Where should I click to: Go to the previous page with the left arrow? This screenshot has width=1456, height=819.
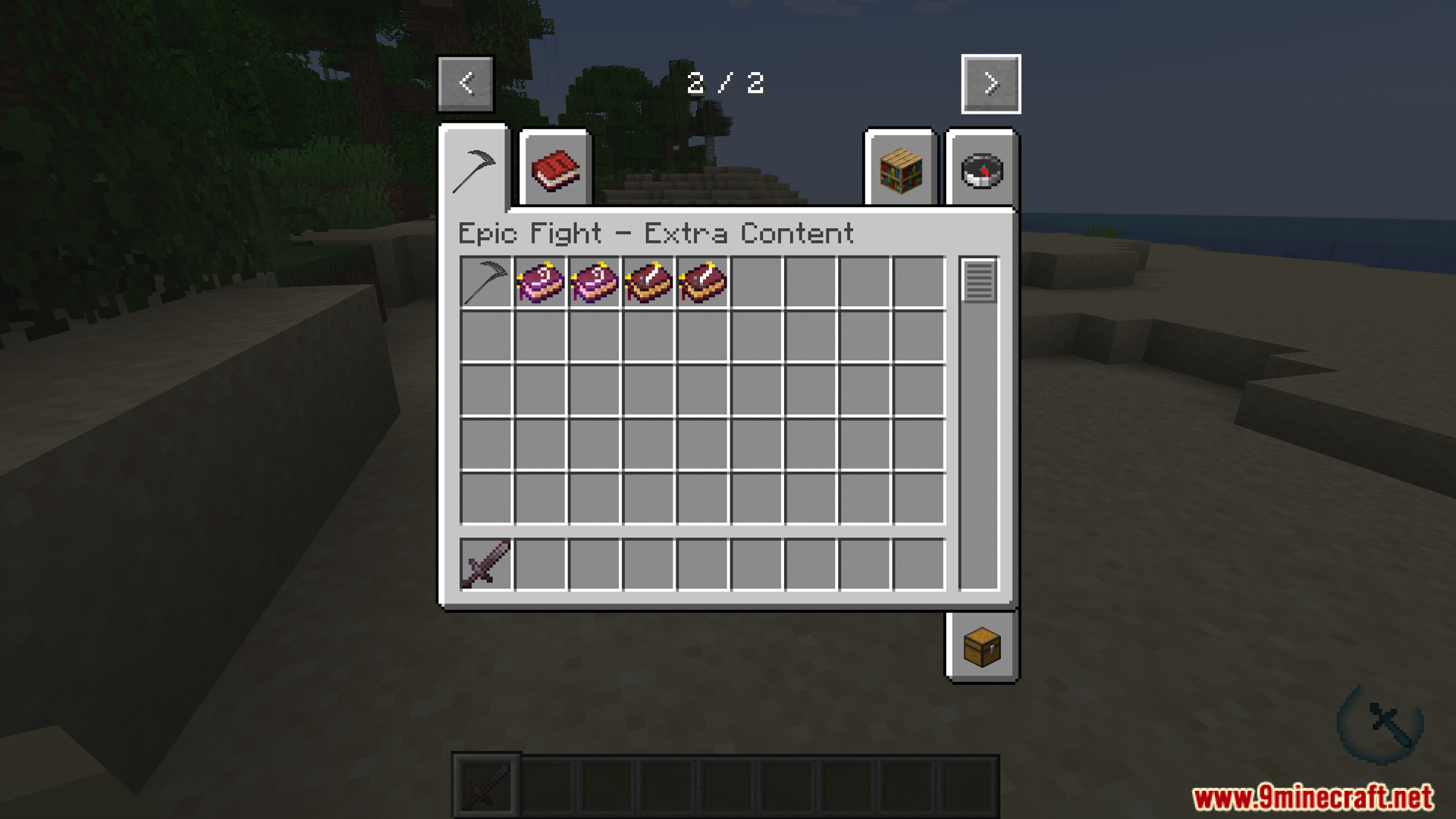466,83
